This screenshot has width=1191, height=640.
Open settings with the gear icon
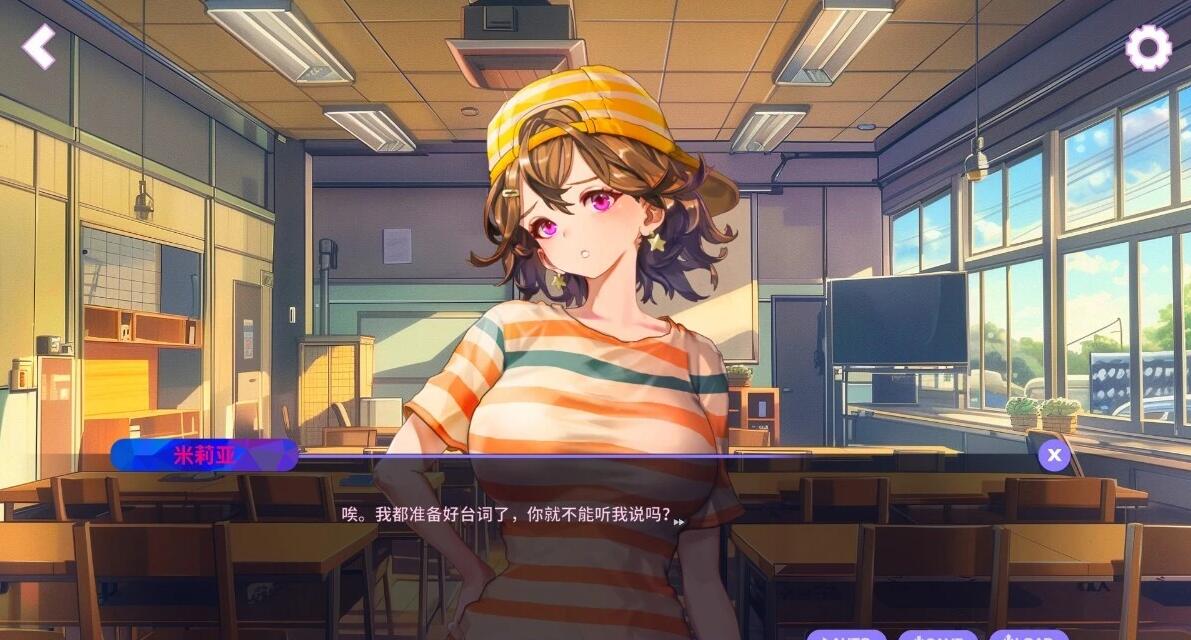(1148, 47)
